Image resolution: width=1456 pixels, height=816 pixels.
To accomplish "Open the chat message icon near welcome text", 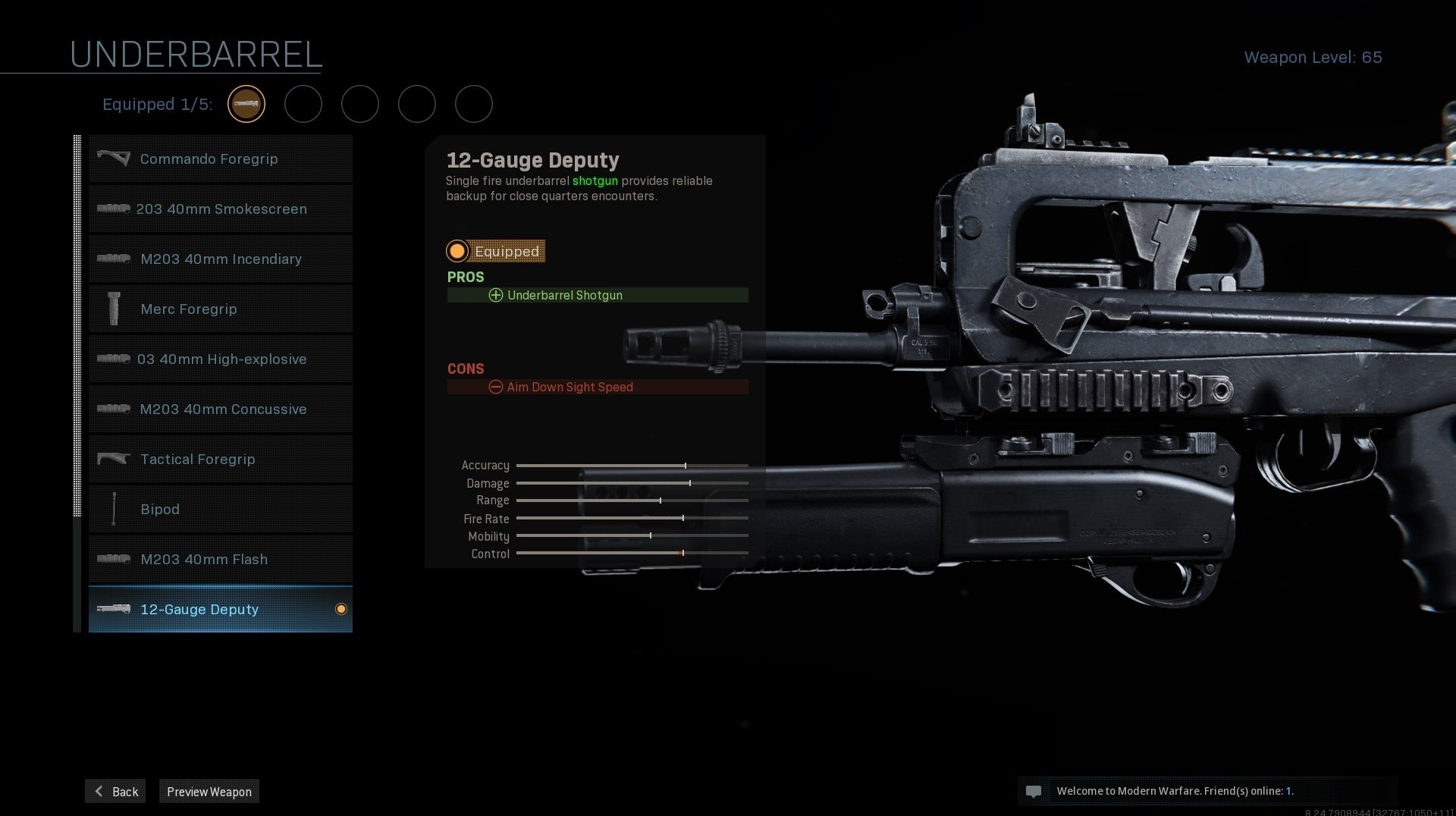I will [x=1034, y=791].
